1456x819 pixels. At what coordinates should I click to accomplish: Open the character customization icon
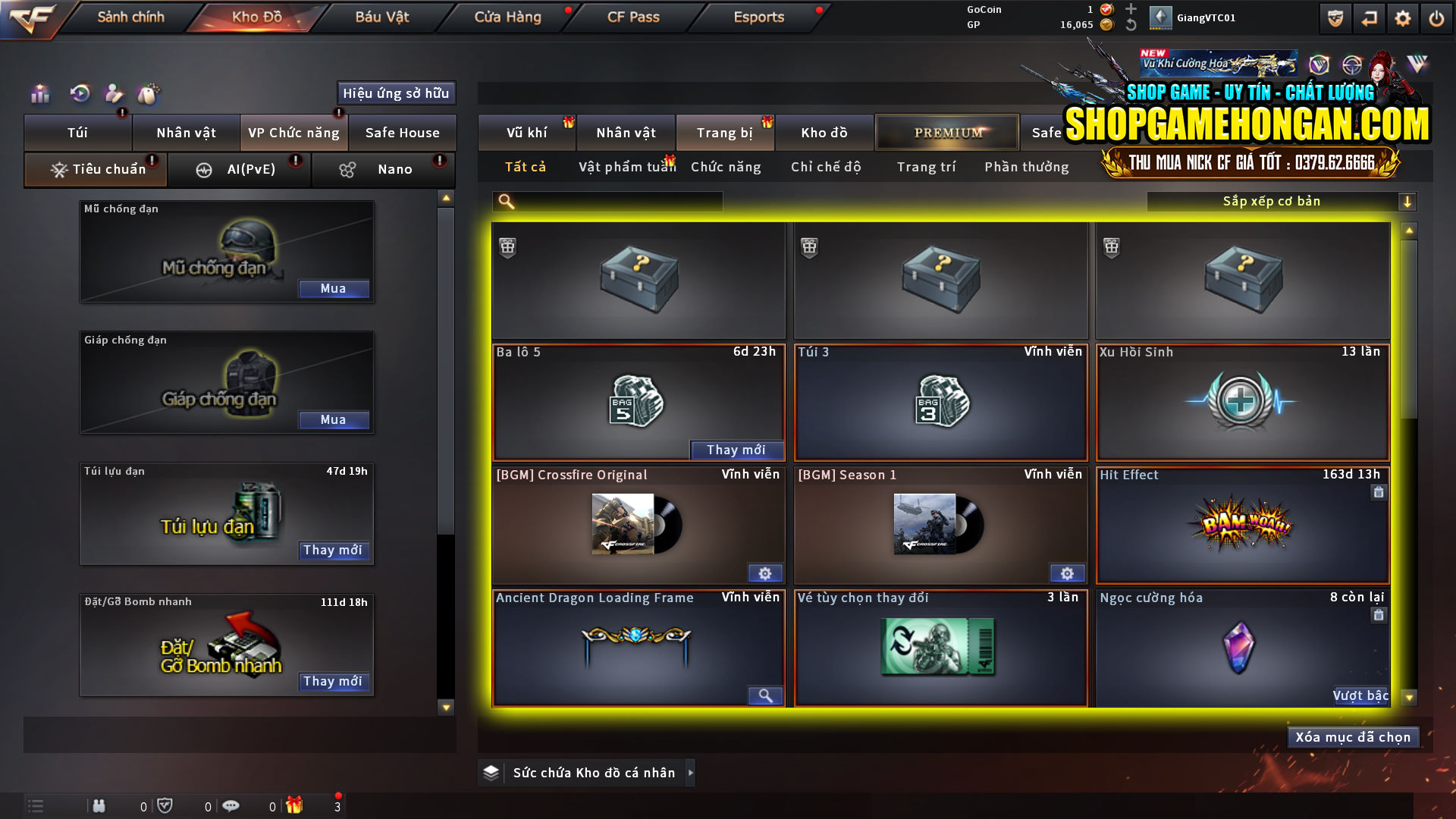[114, 93]
